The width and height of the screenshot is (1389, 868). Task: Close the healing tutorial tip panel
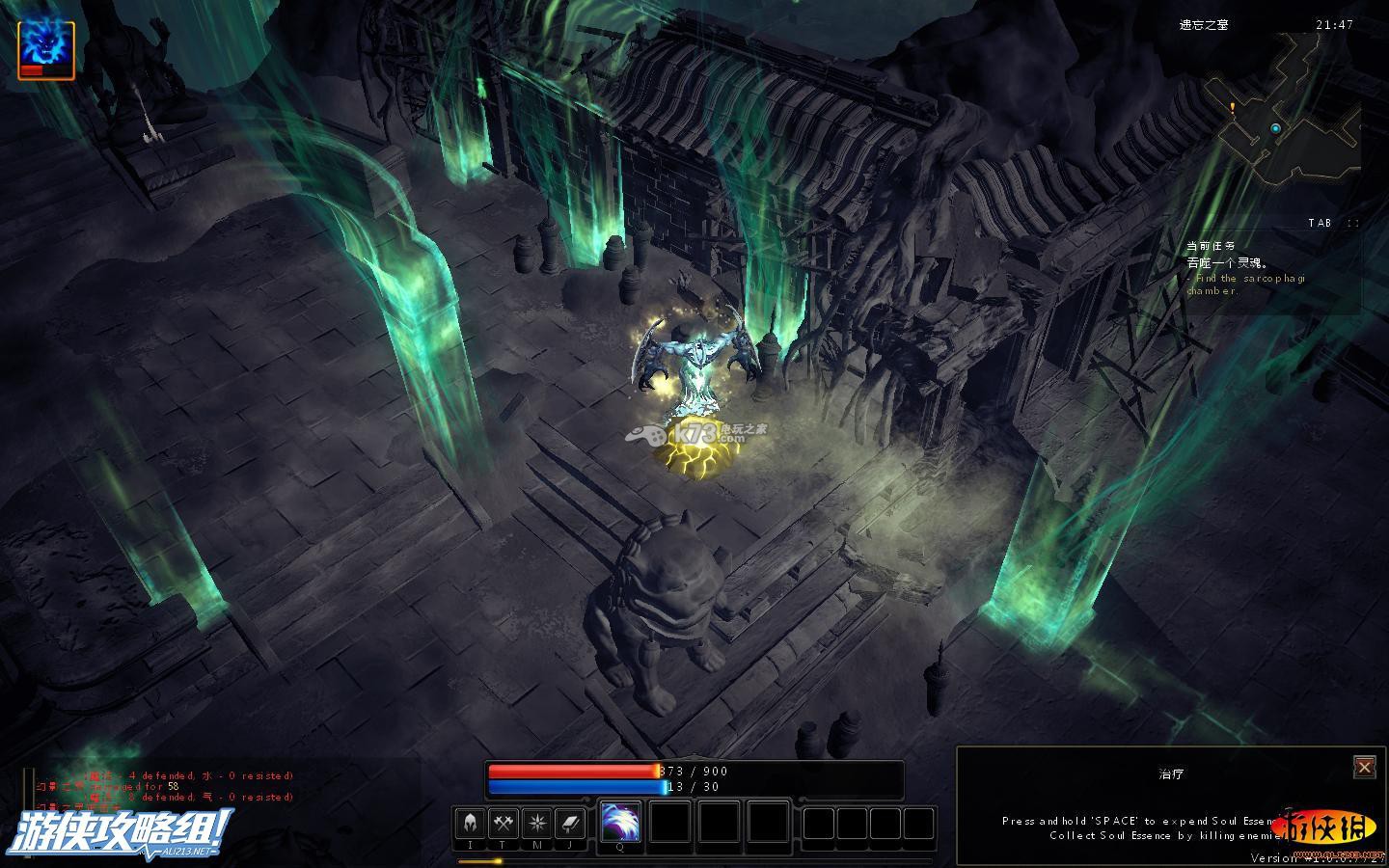pyautogui.click(x=1364, y=767)
